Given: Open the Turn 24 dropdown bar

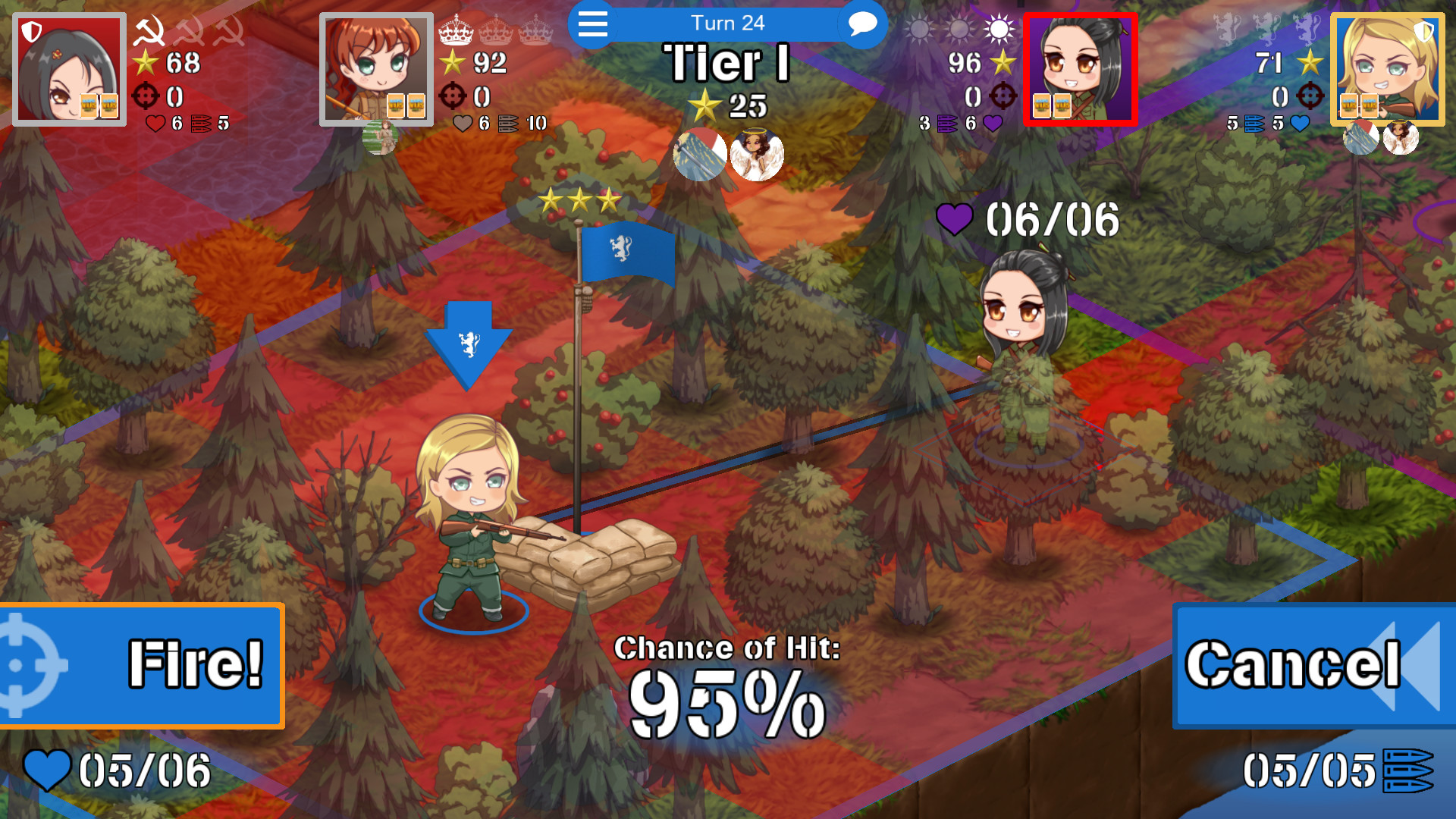Looking at the screenshot, I should click(728, 24).
